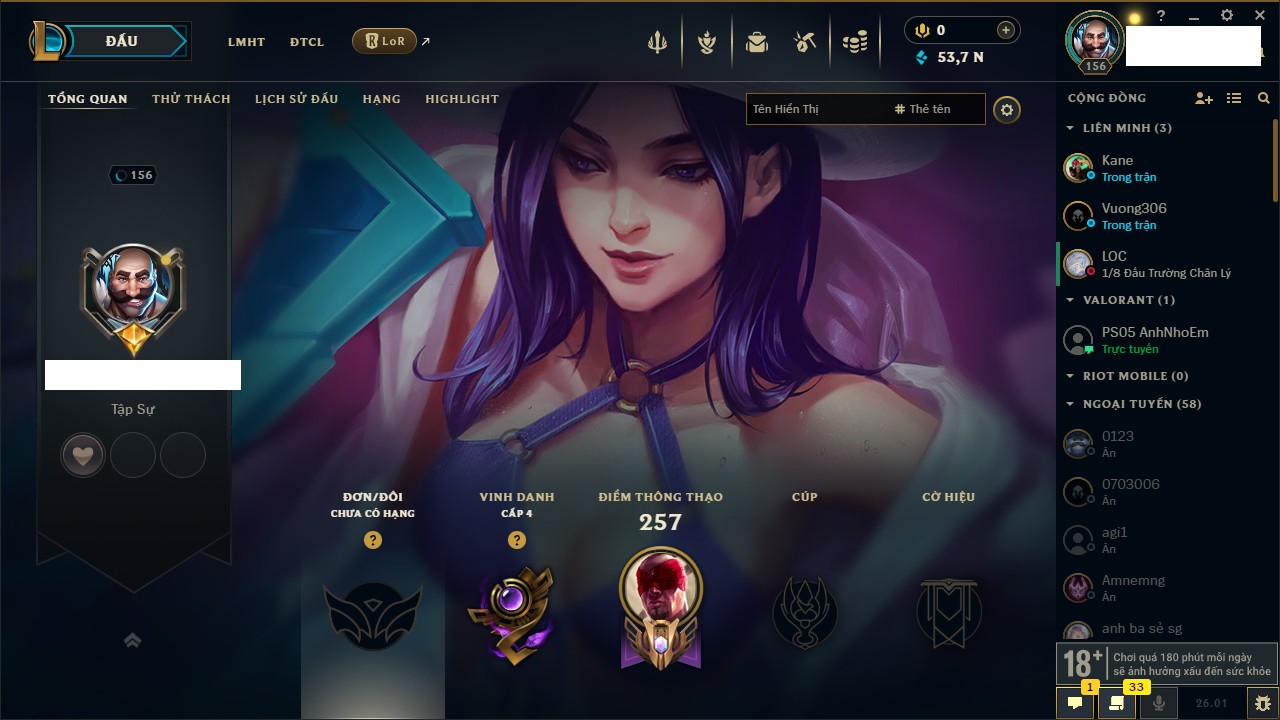Click the ĐIỂM THÔNG THẠO champion emblem
The width and height of the screenshot is (1280, 720).
click(x=660, y=607)
